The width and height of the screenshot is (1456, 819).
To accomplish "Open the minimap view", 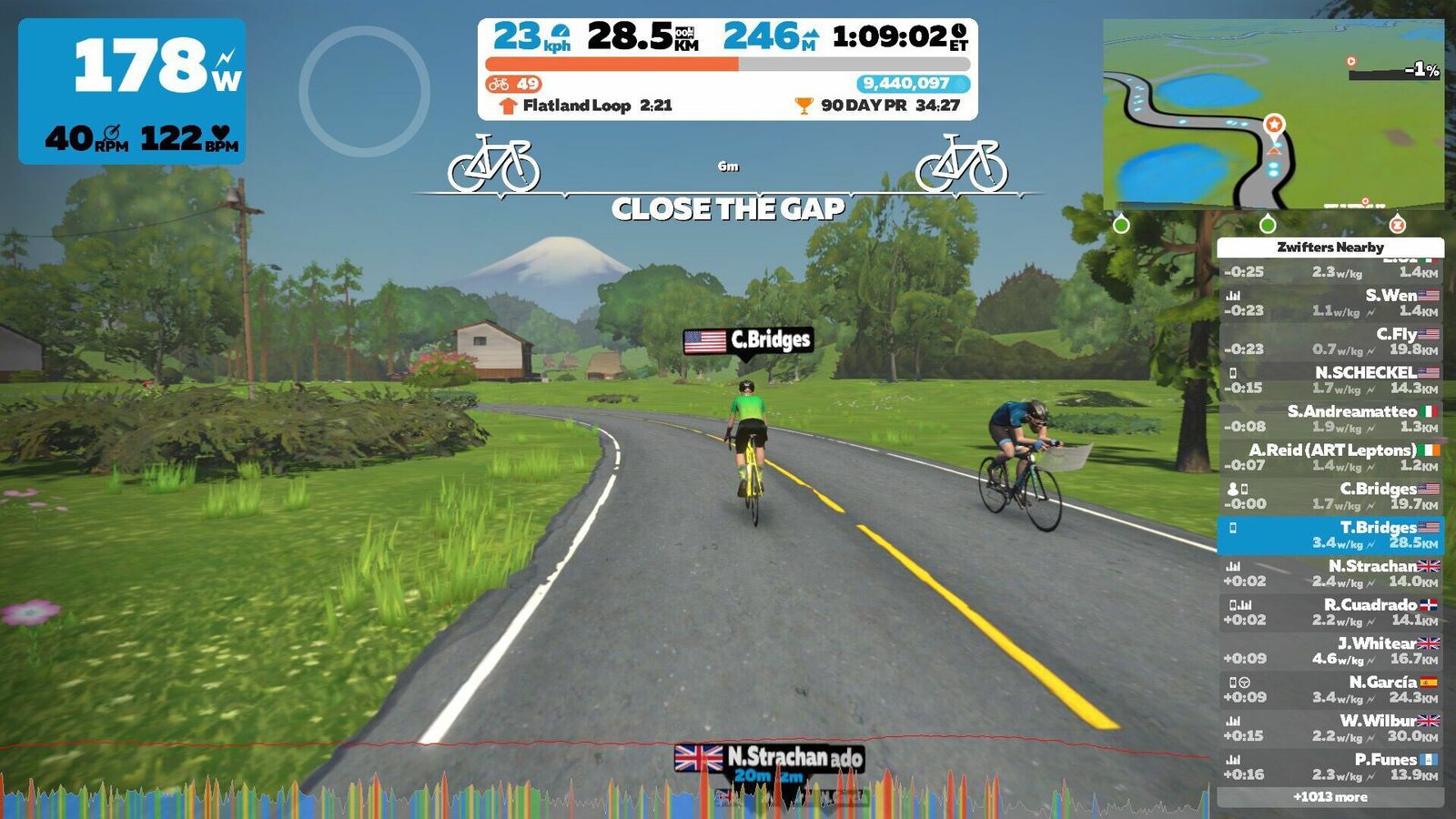I will (1273, 114).
